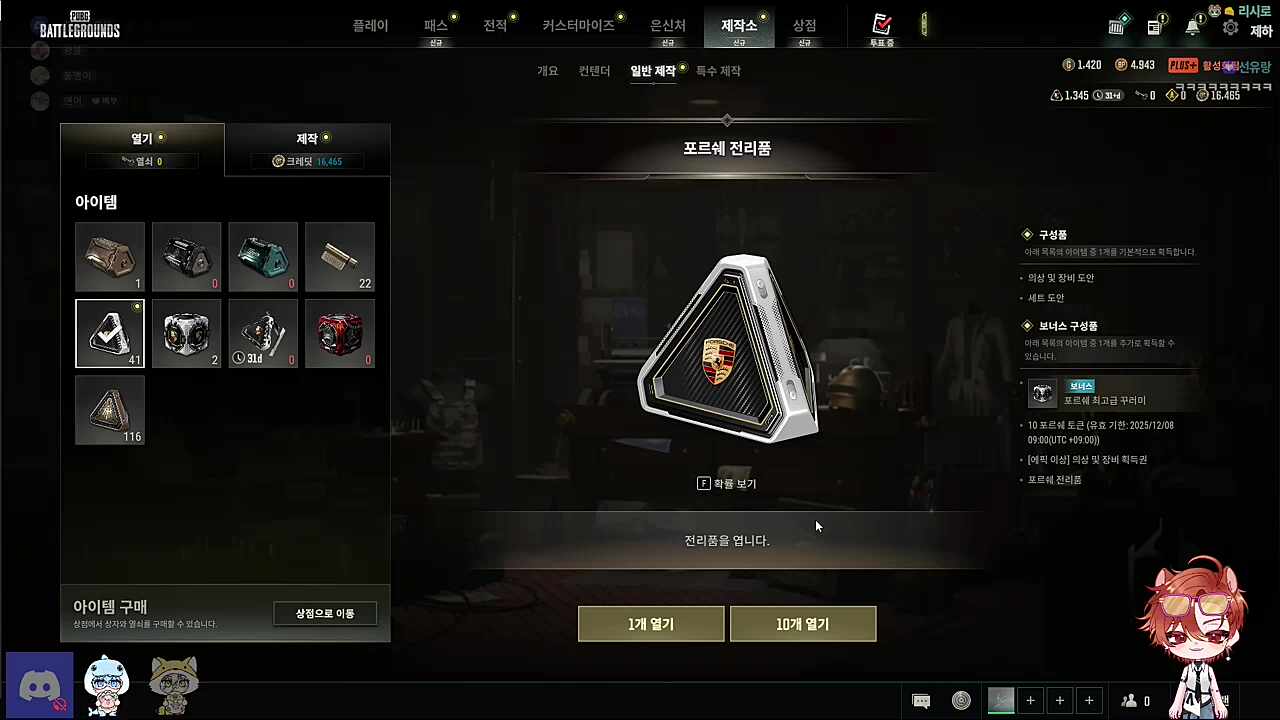
Task: Switch to the 패스 tab
Action: coord(436,26)
